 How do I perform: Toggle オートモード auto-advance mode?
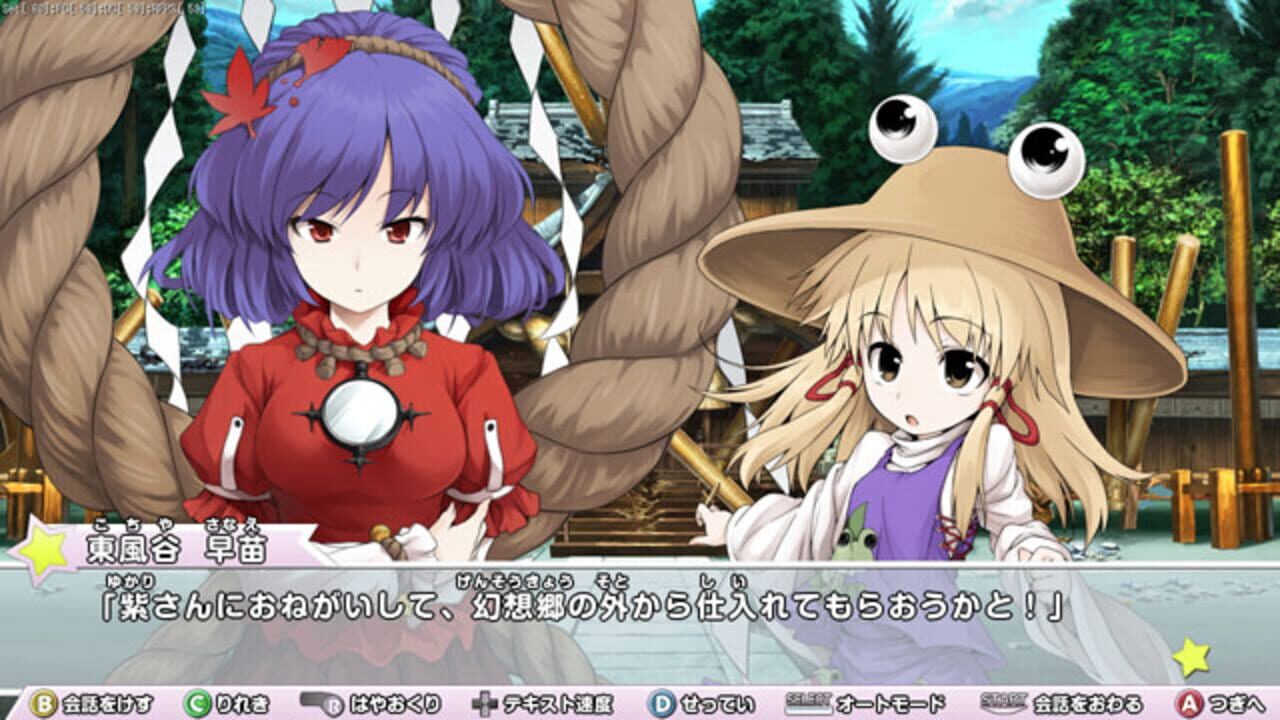click(x=890, y=705)
